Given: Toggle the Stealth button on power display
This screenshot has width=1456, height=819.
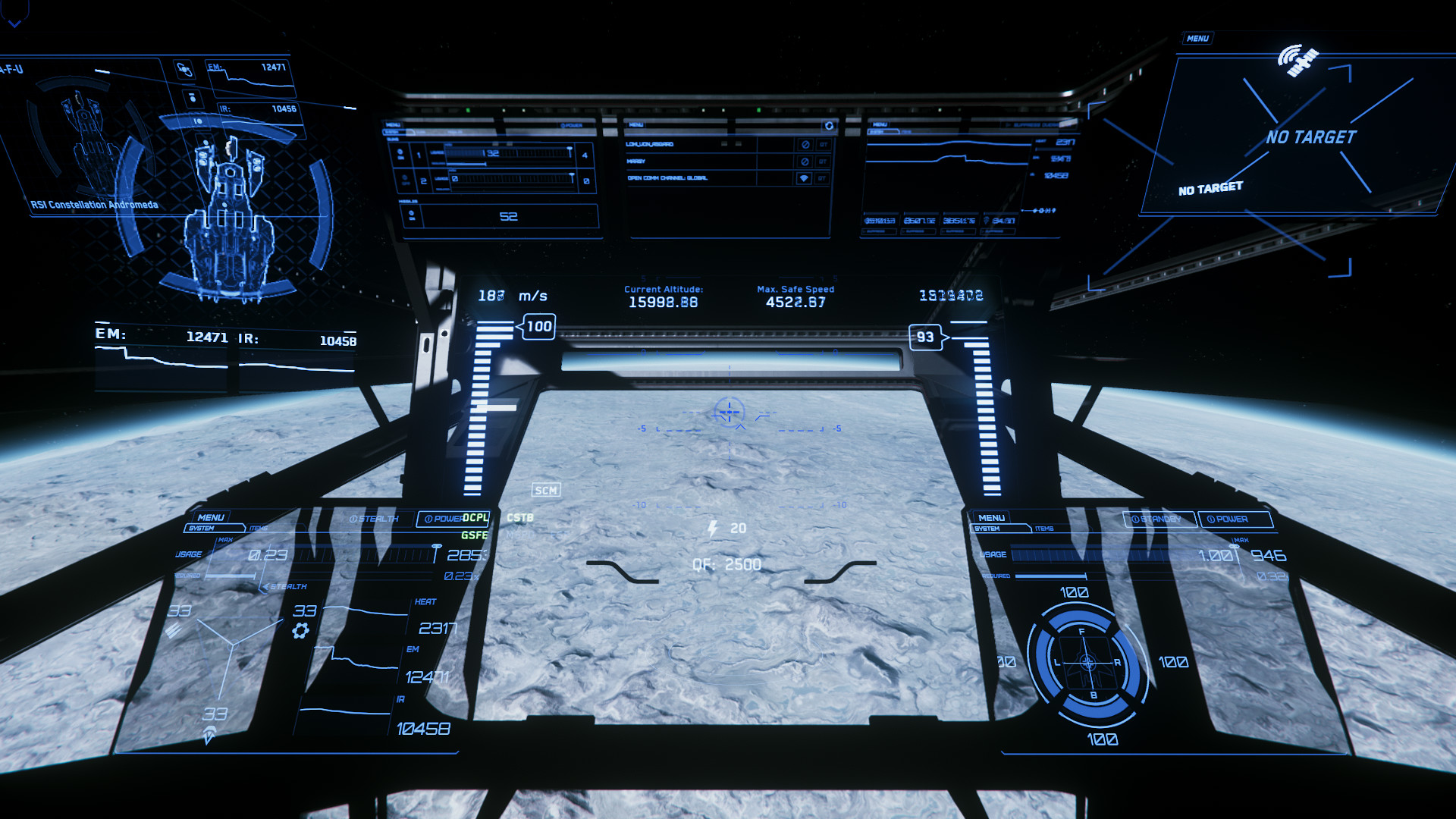Looking at the screenshot, I should coord(374,519).
